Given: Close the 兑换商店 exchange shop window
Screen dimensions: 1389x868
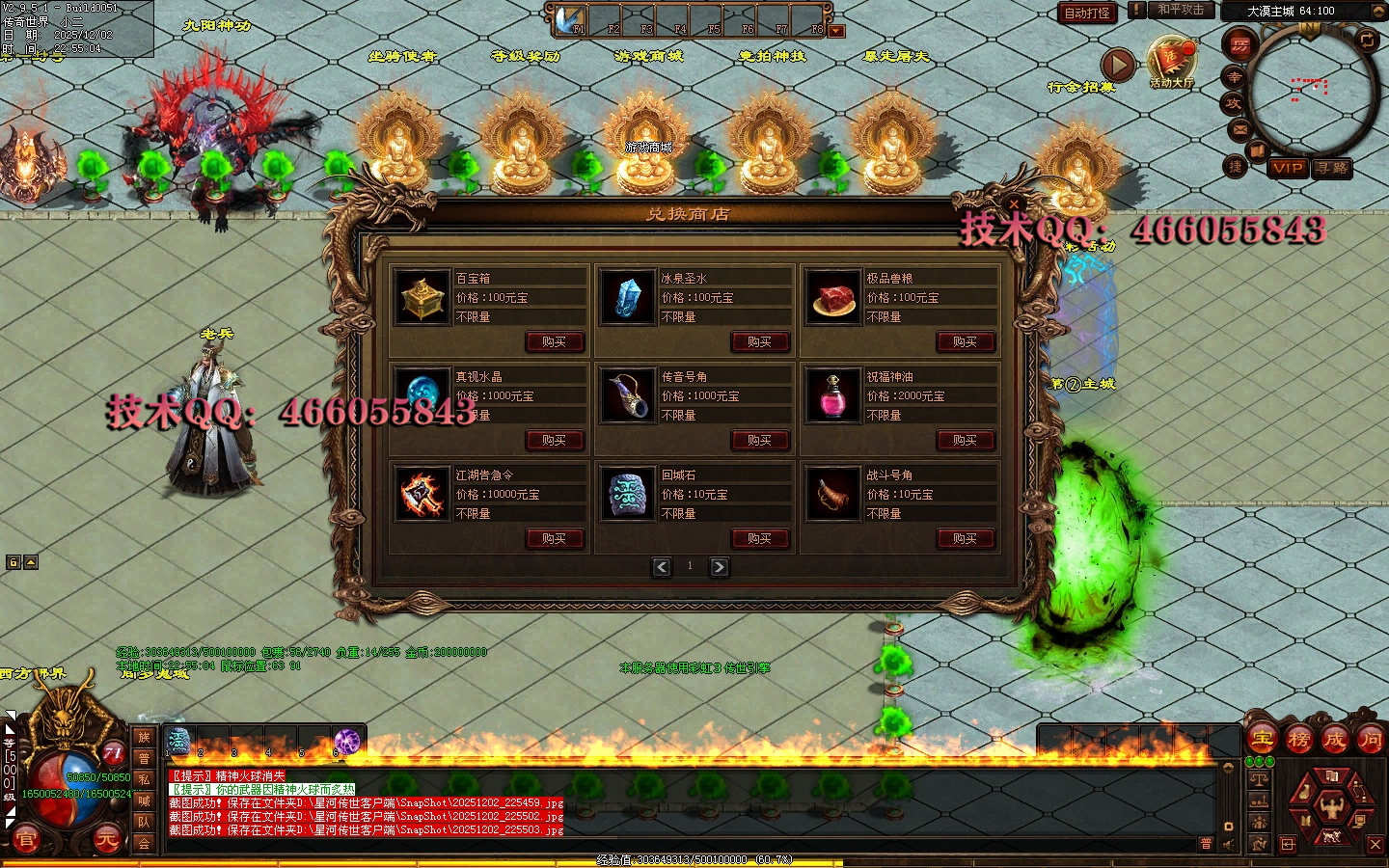Looking at the screenshot, I should [x=1014, y=204].
